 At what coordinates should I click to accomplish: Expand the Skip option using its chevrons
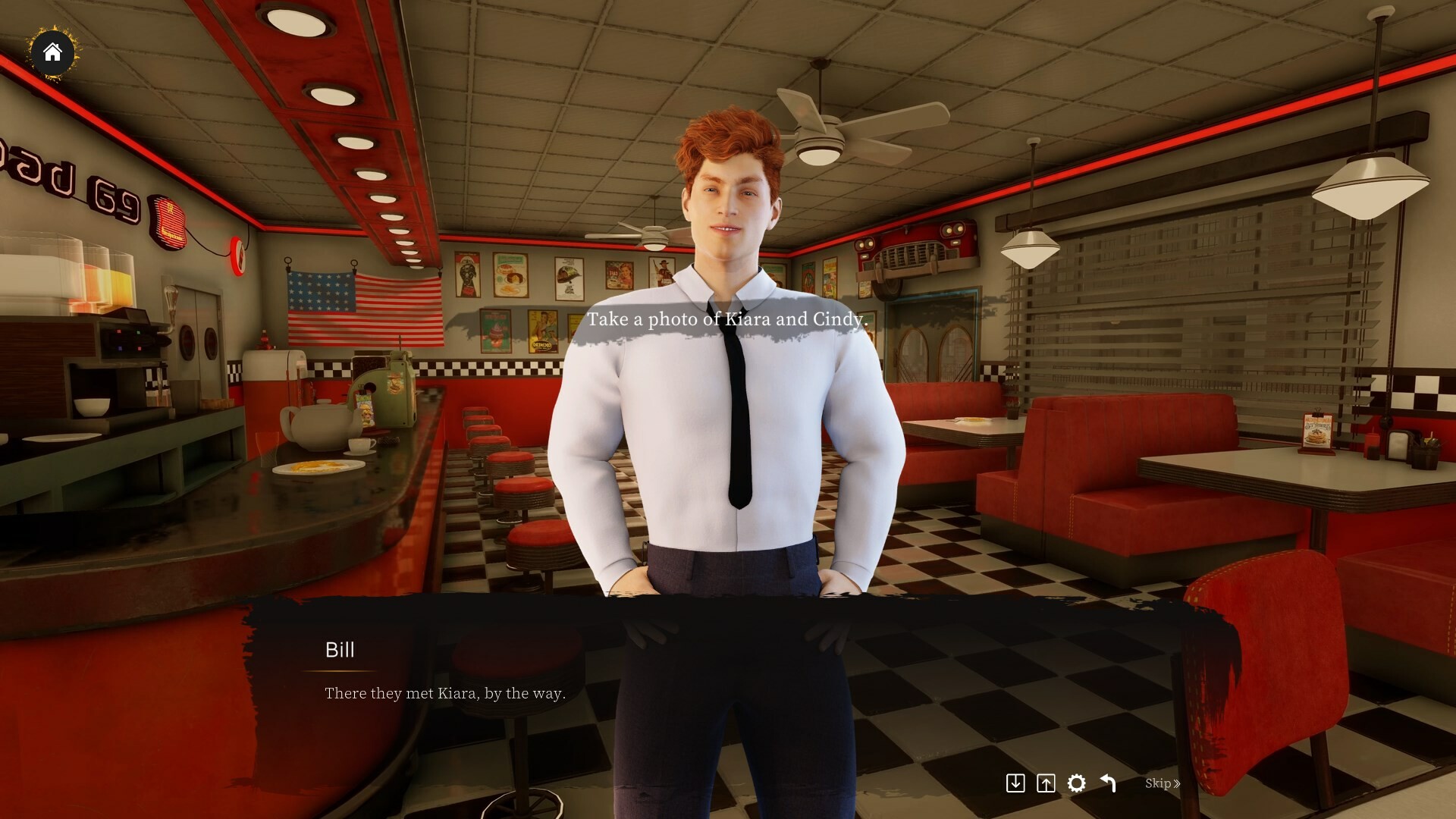click(1176, 783)
